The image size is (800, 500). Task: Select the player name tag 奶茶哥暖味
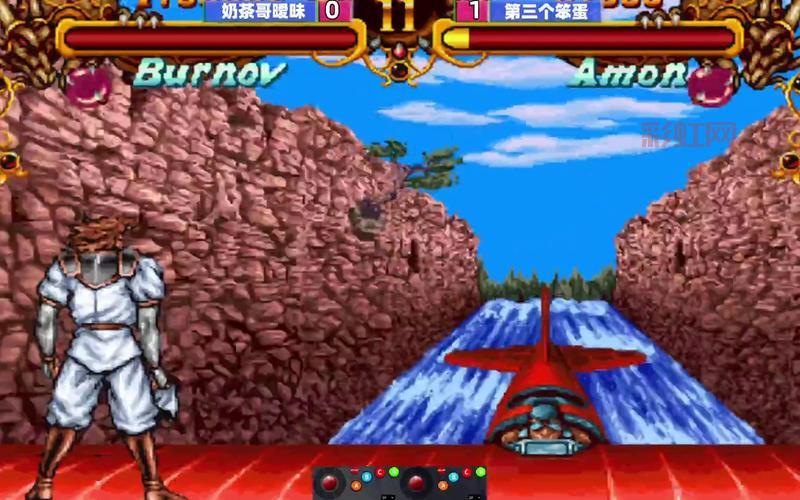pyautogui.click(x=260, y=11)
